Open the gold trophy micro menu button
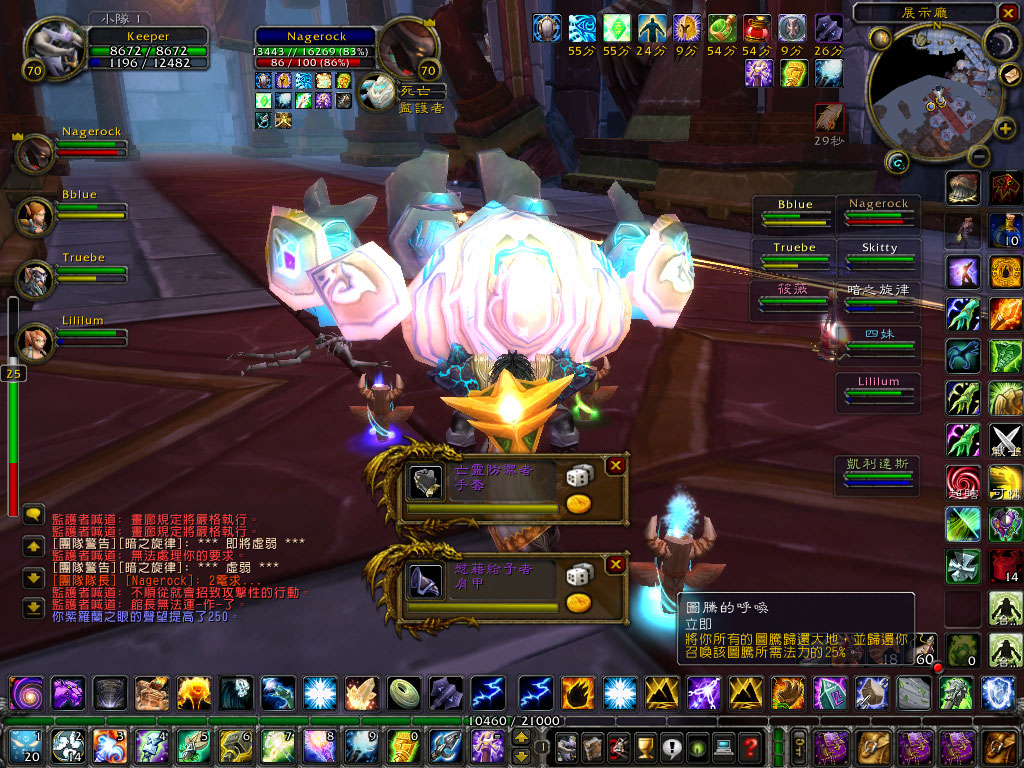The image size is (1024, 768). click(645, 745)
